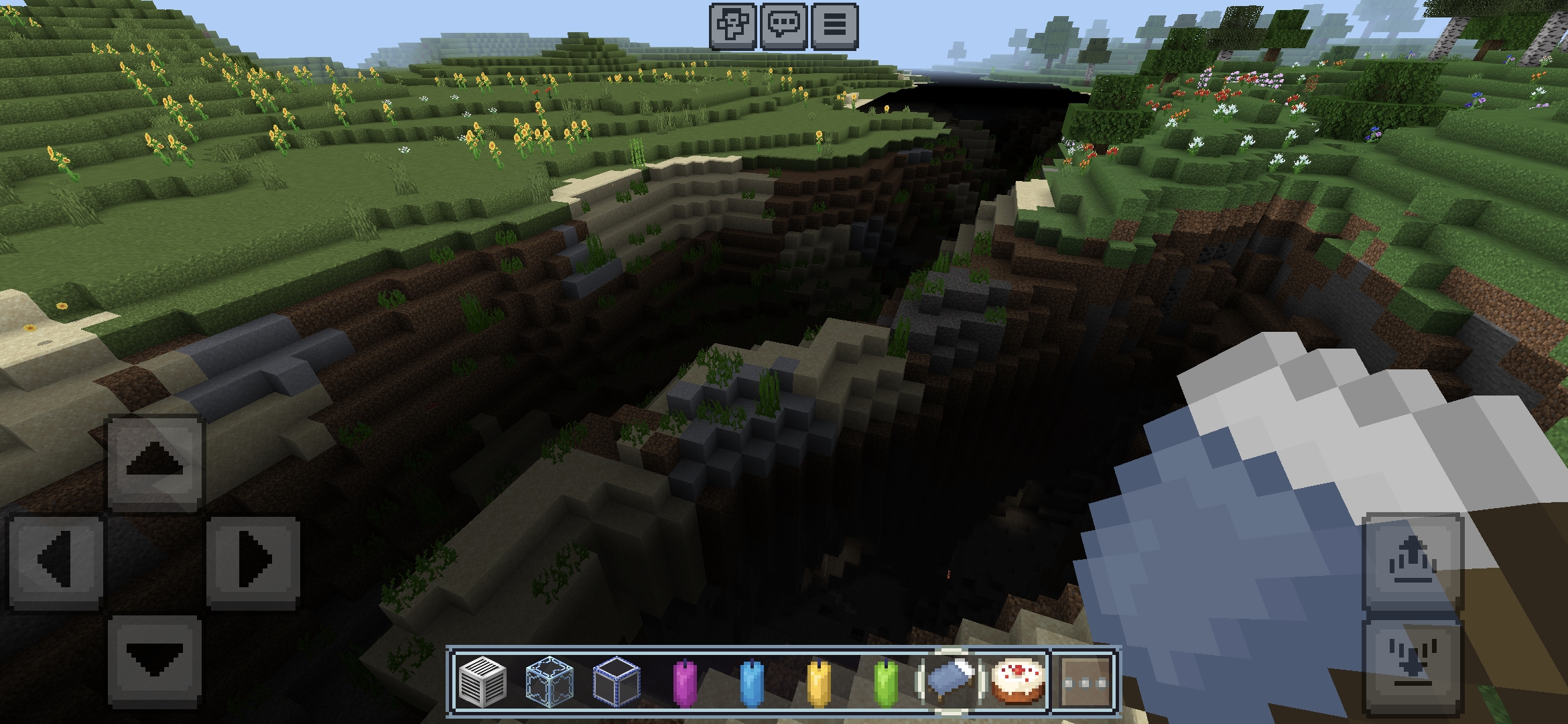
Task: Tap the move left arrow
Action: (x=56, y=560)
